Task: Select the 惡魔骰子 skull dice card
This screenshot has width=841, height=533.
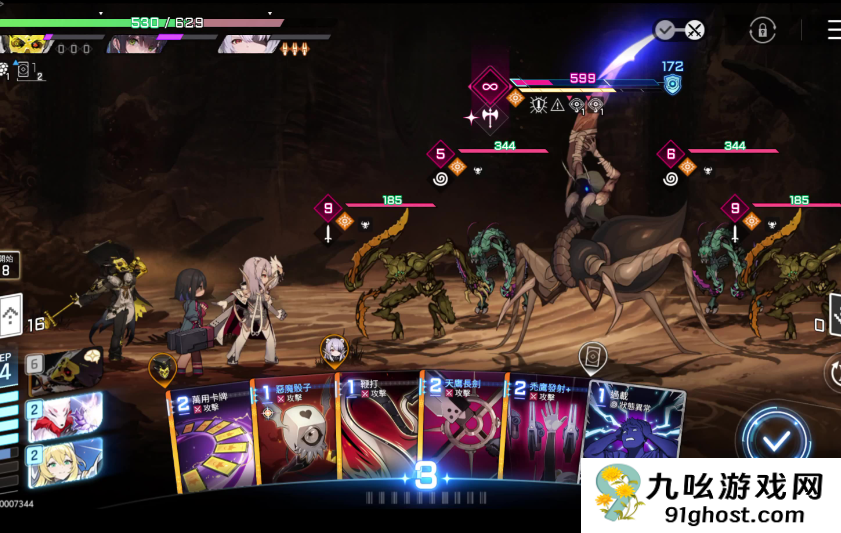Action: point(295,437)
